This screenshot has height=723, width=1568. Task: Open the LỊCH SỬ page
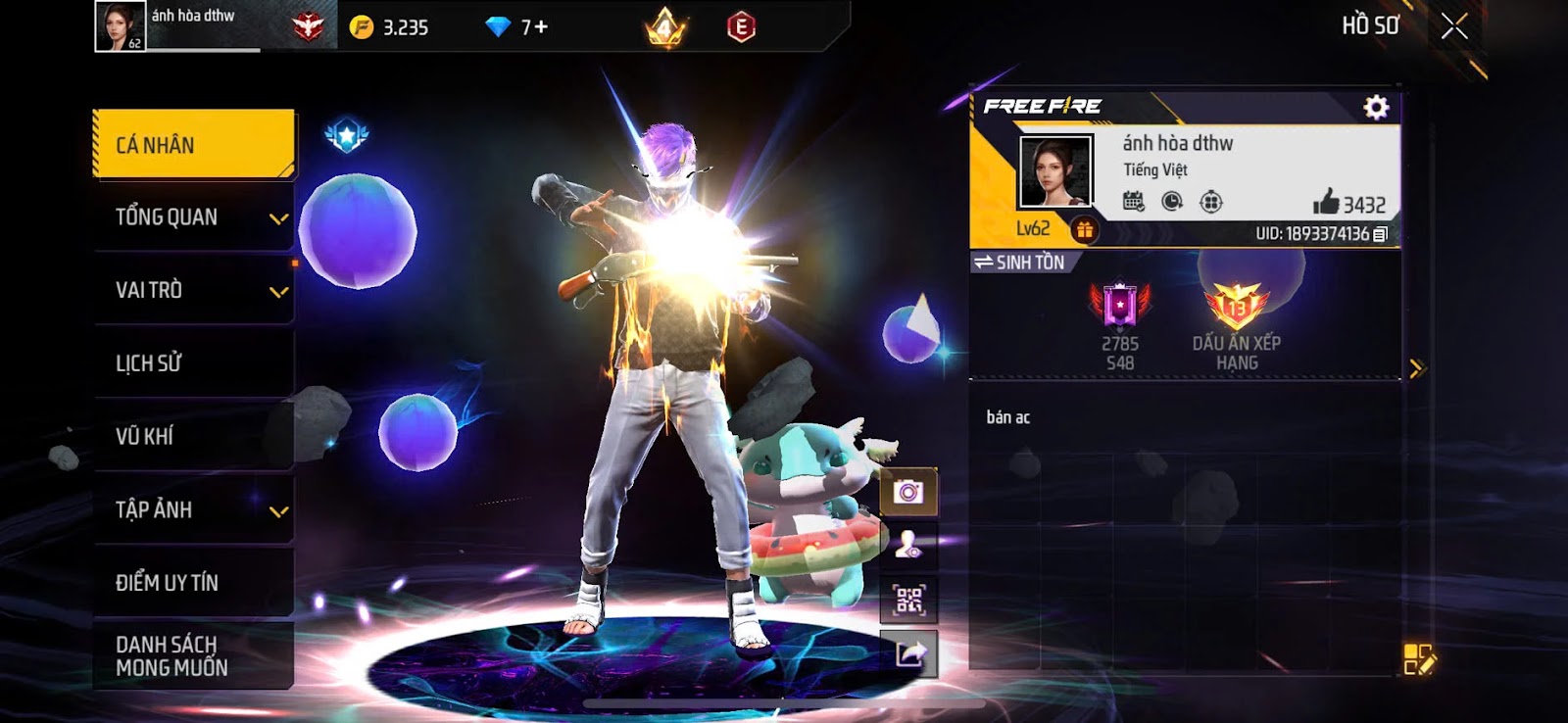pos(194,362)
